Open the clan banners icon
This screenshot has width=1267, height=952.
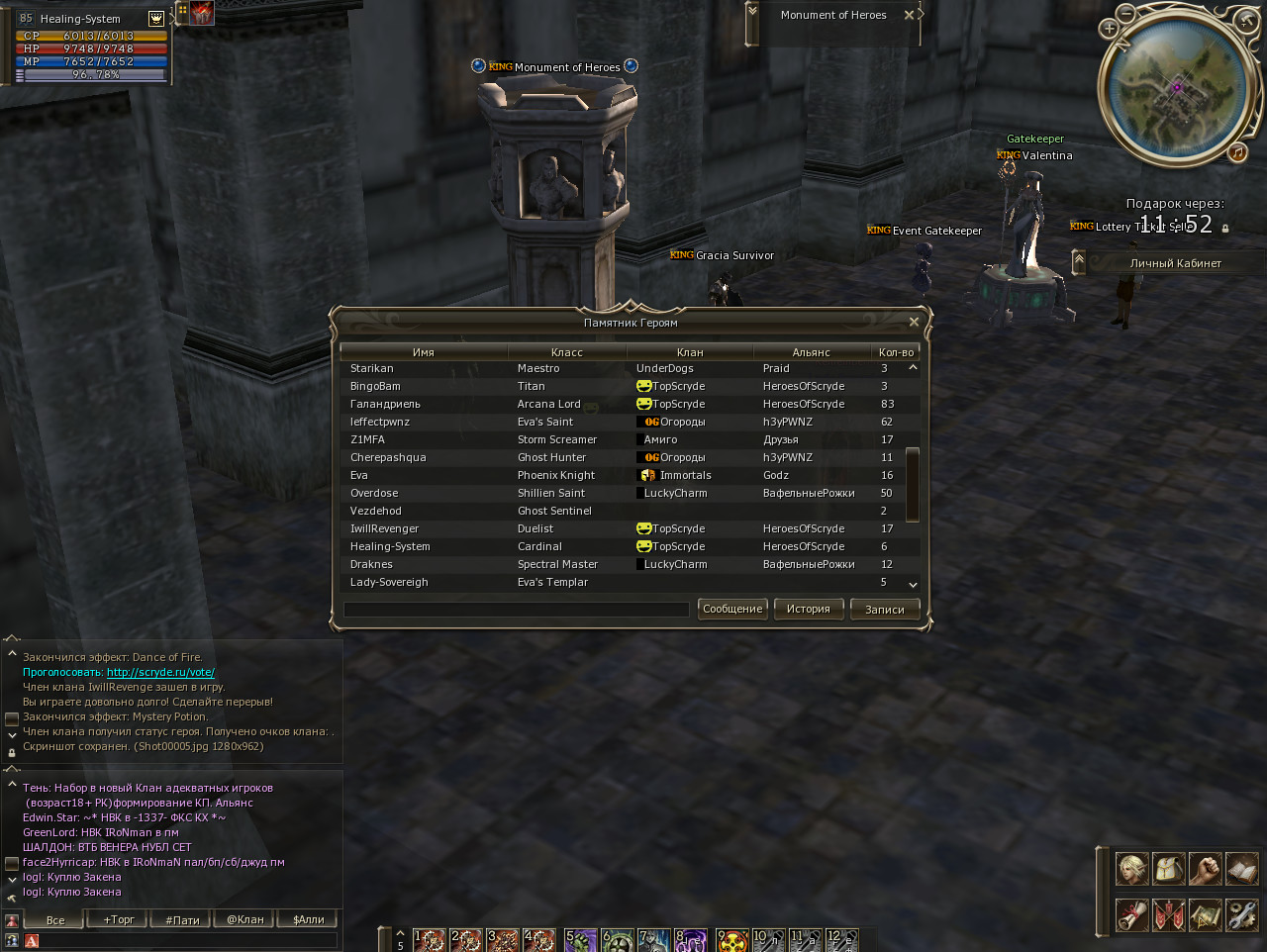coord(1169,914)
